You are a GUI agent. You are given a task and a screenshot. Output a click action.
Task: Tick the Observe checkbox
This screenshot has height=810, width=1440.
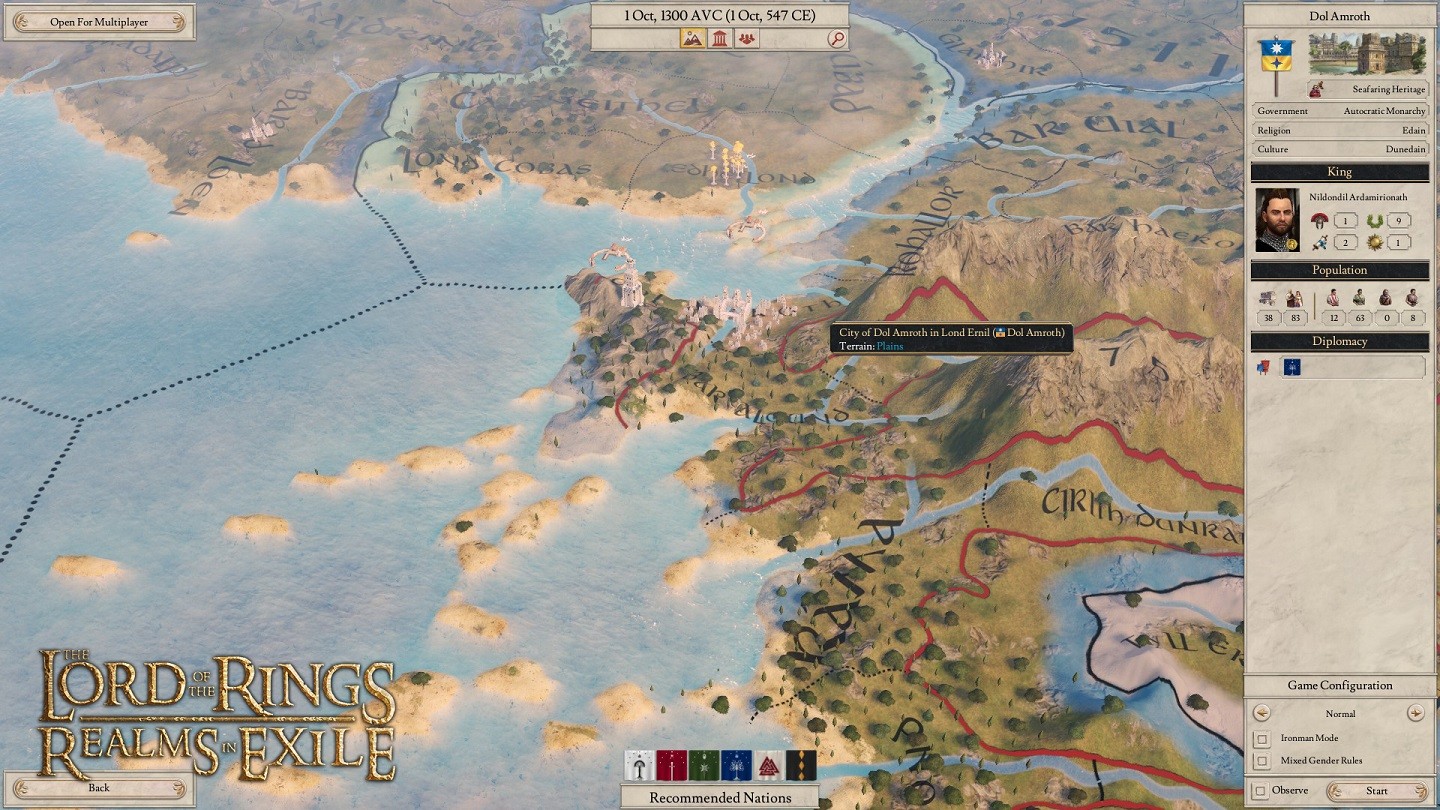(1260, 791)
